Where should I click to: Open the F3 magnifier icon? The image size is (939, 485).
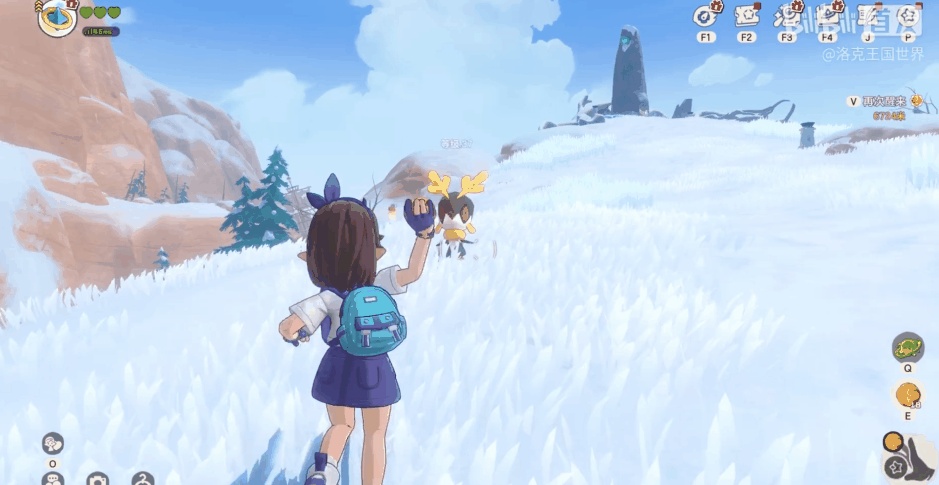click(787, 16)
